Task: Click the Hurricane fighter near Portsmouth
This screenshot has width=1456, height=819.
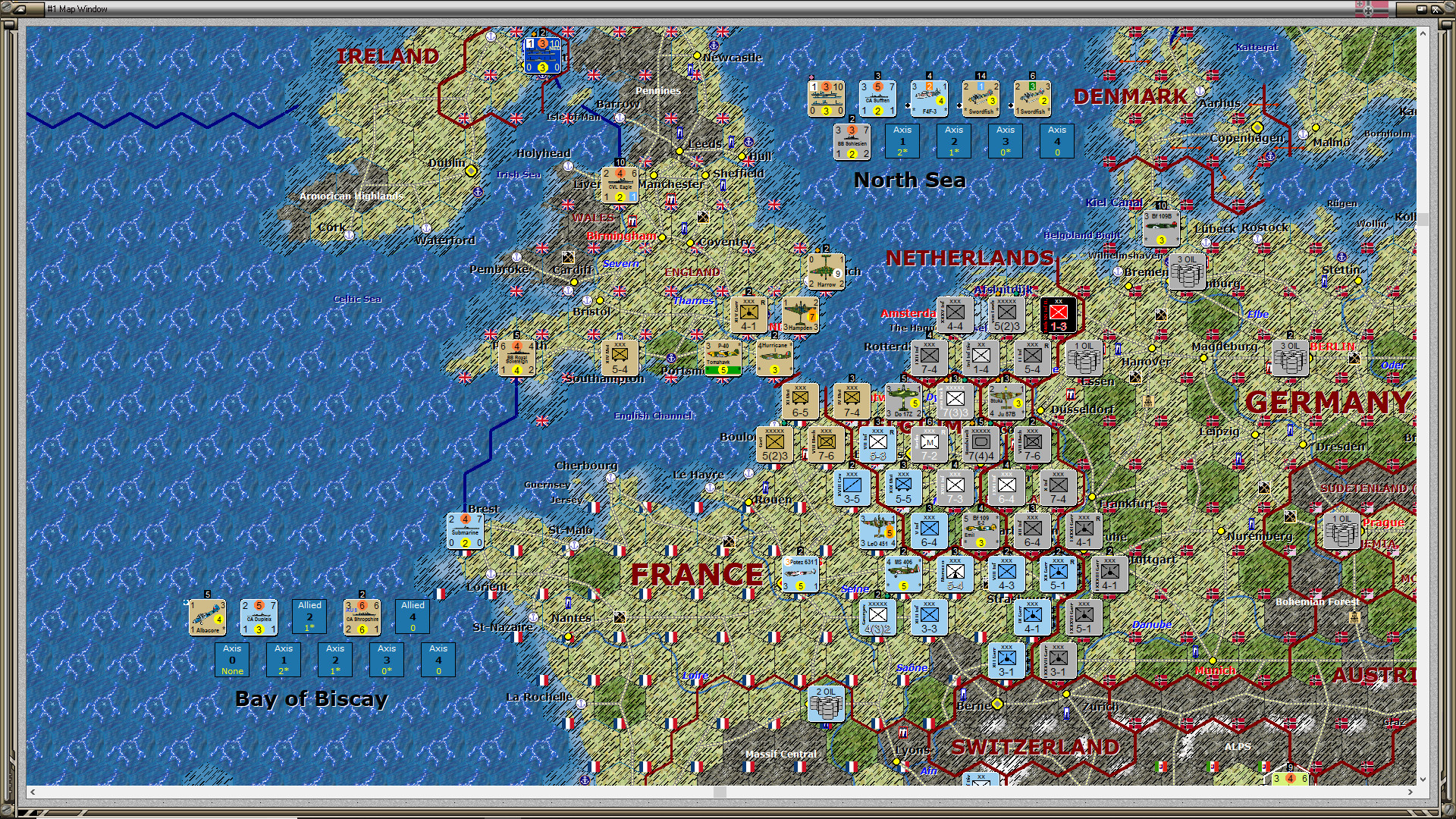Action: tap(774, 357)
